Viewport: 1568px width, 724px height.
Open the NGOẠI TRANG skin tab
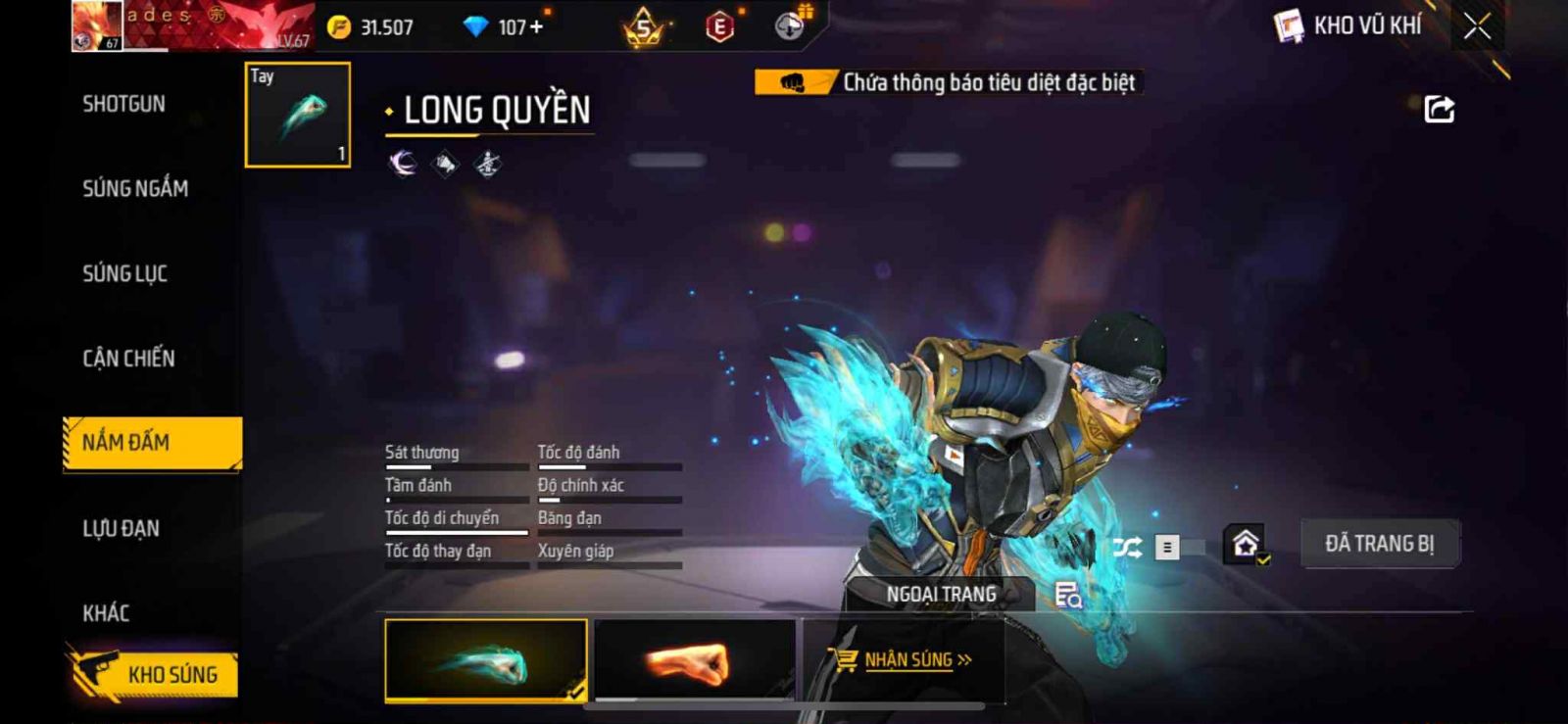point(941,595)
